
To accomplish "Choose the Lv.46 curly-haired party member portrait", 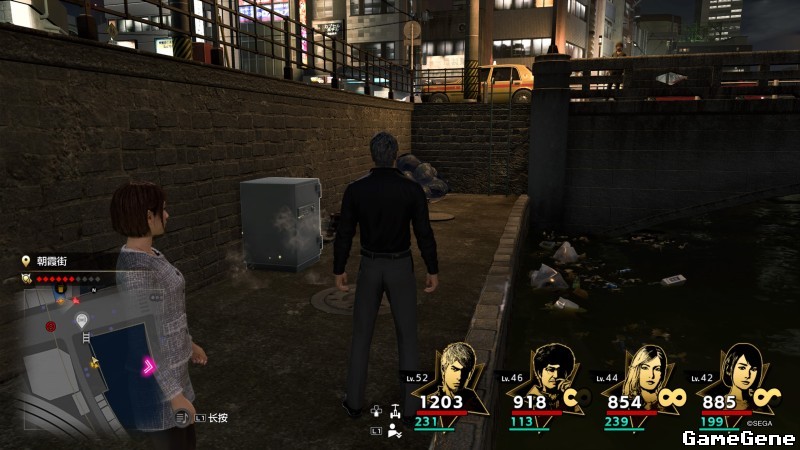I will (x=553, y=371).
